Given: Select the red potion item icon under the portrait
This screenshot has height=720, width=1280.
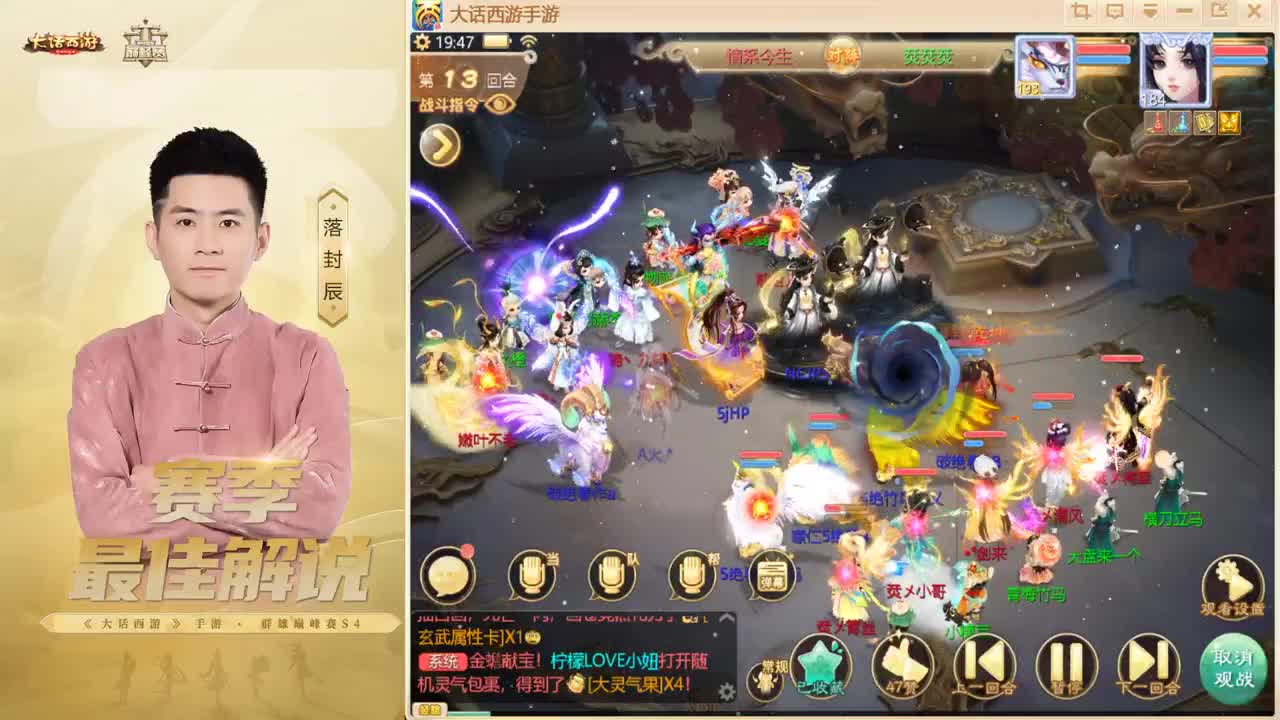Looking at the screenshot, I should (x=1156, y=124).
